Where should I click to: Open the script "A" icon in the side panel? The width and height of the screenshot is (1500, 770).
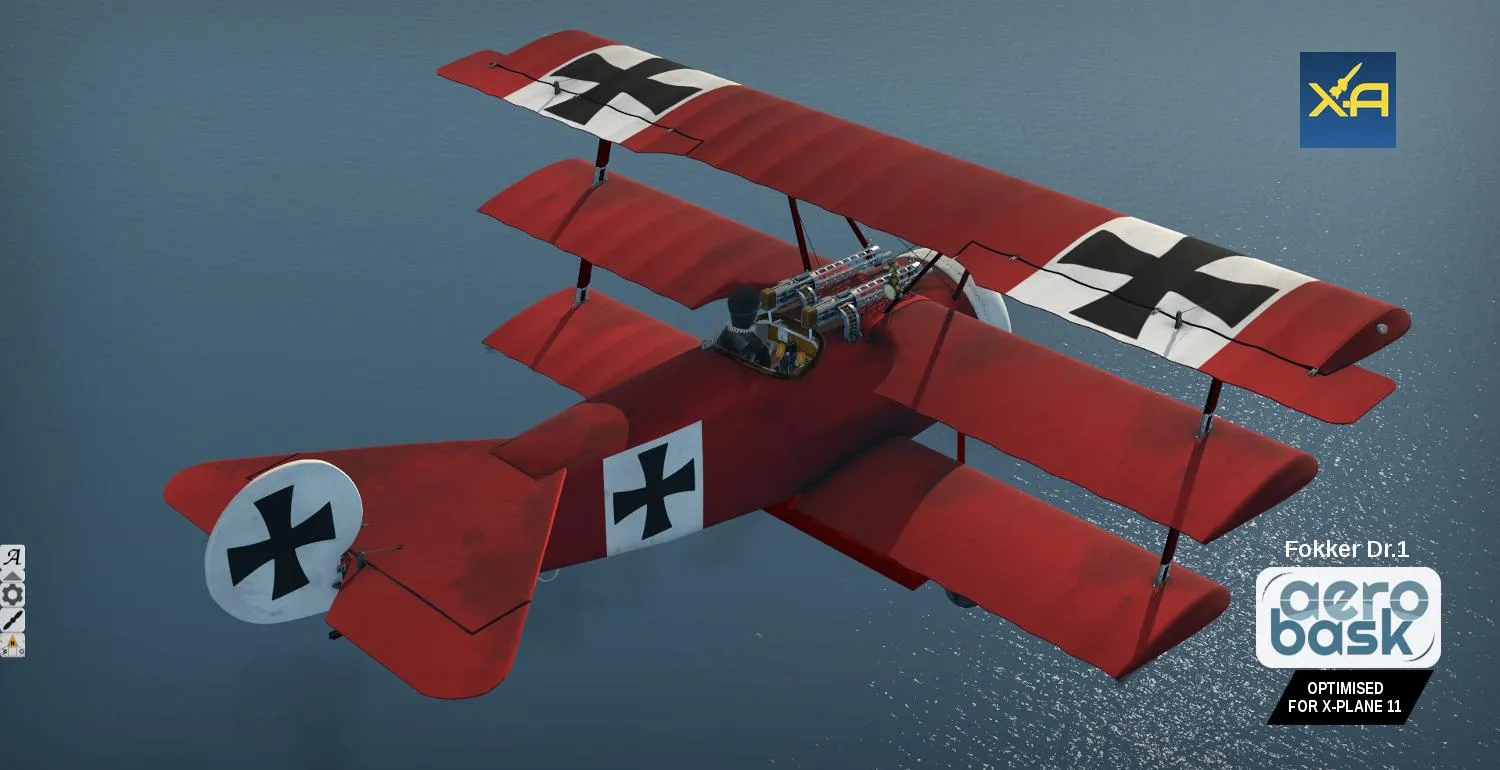click(x=12, y=557)
